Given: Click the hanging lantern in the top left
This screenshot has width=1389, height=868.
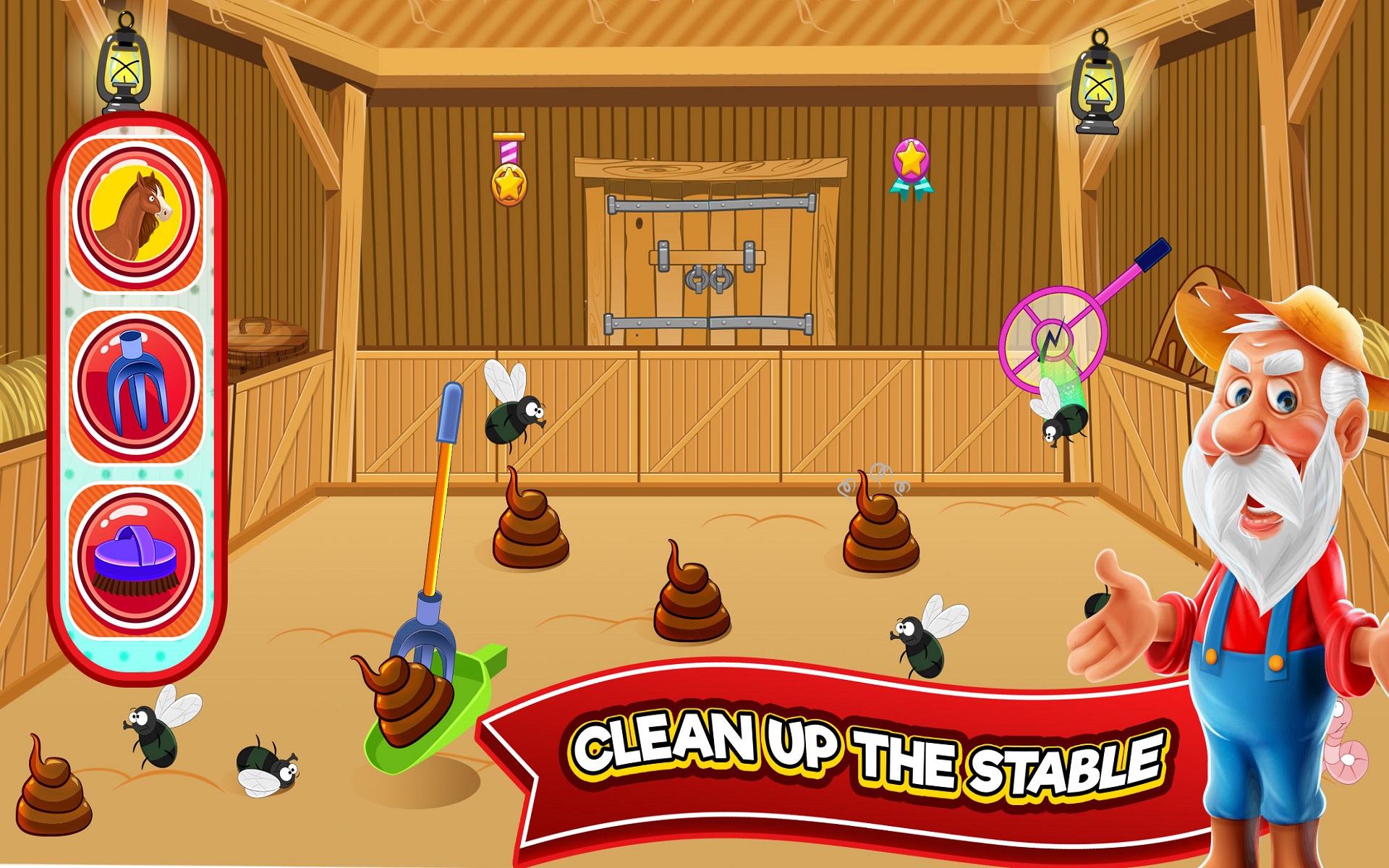Looking at the screenshot, I should coord(123,69).
